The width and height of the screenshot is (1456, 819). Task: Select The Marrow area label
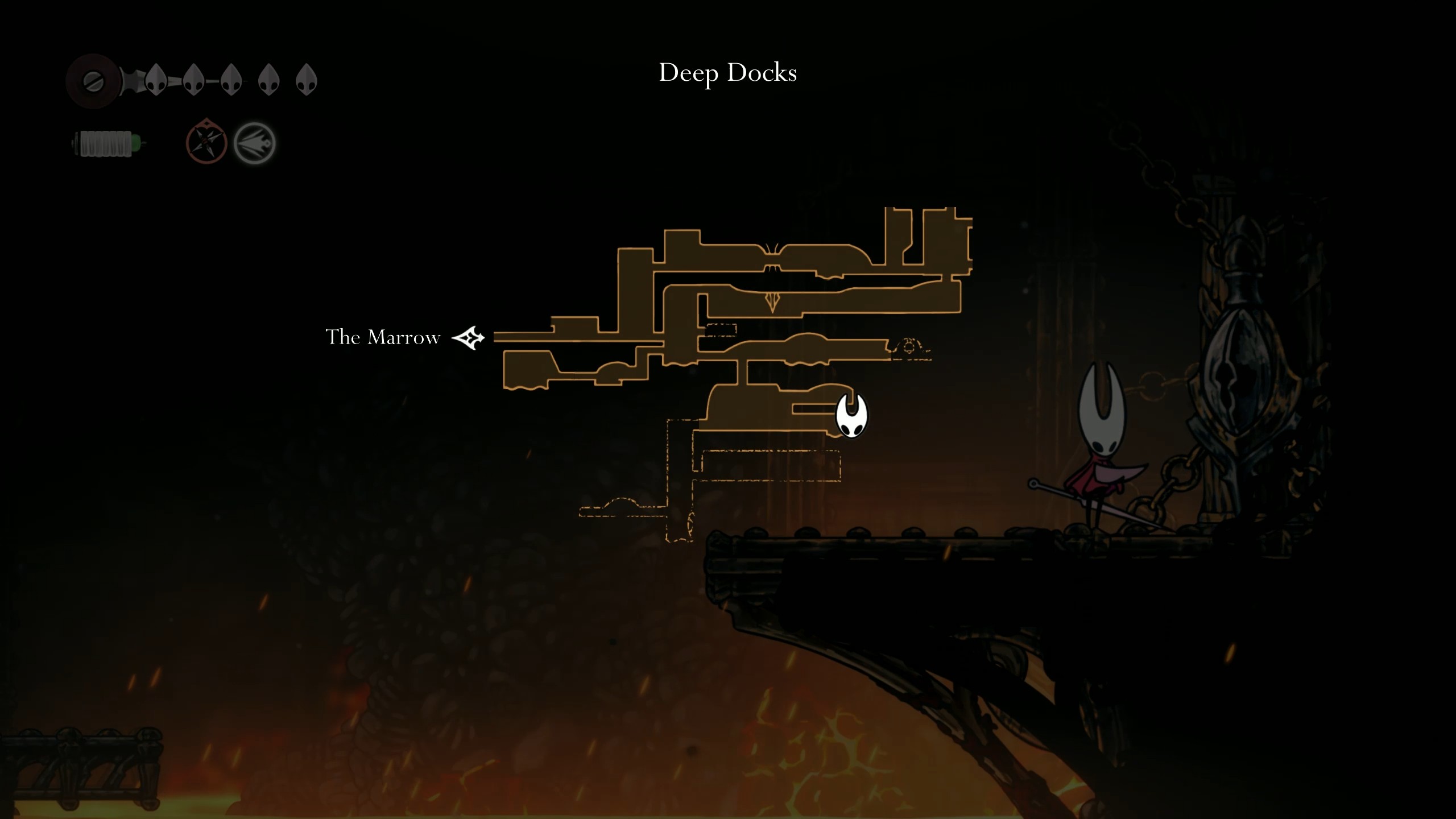[x=383, y=337]
